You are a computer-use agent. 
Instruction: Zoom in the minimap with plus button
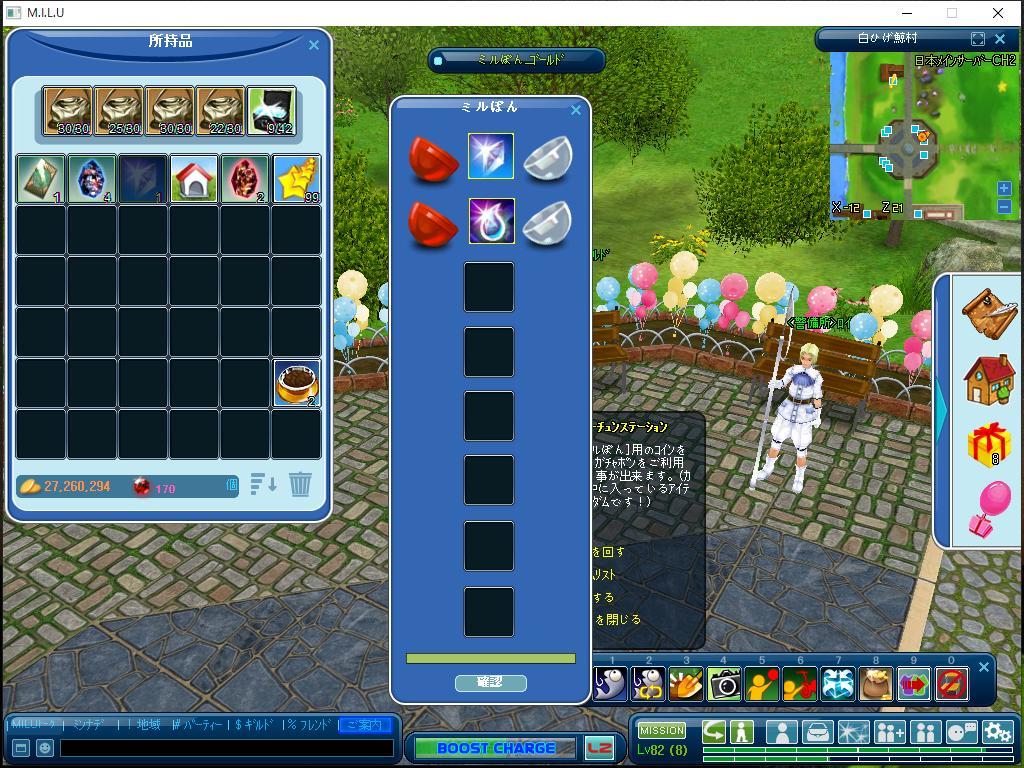pos(1004,188)
